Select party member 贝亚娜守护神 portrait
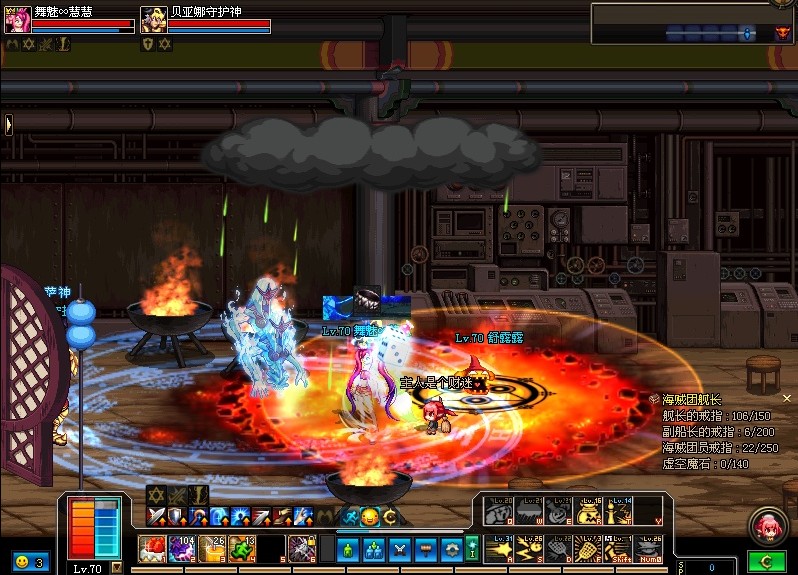 (x=153, y=19)
